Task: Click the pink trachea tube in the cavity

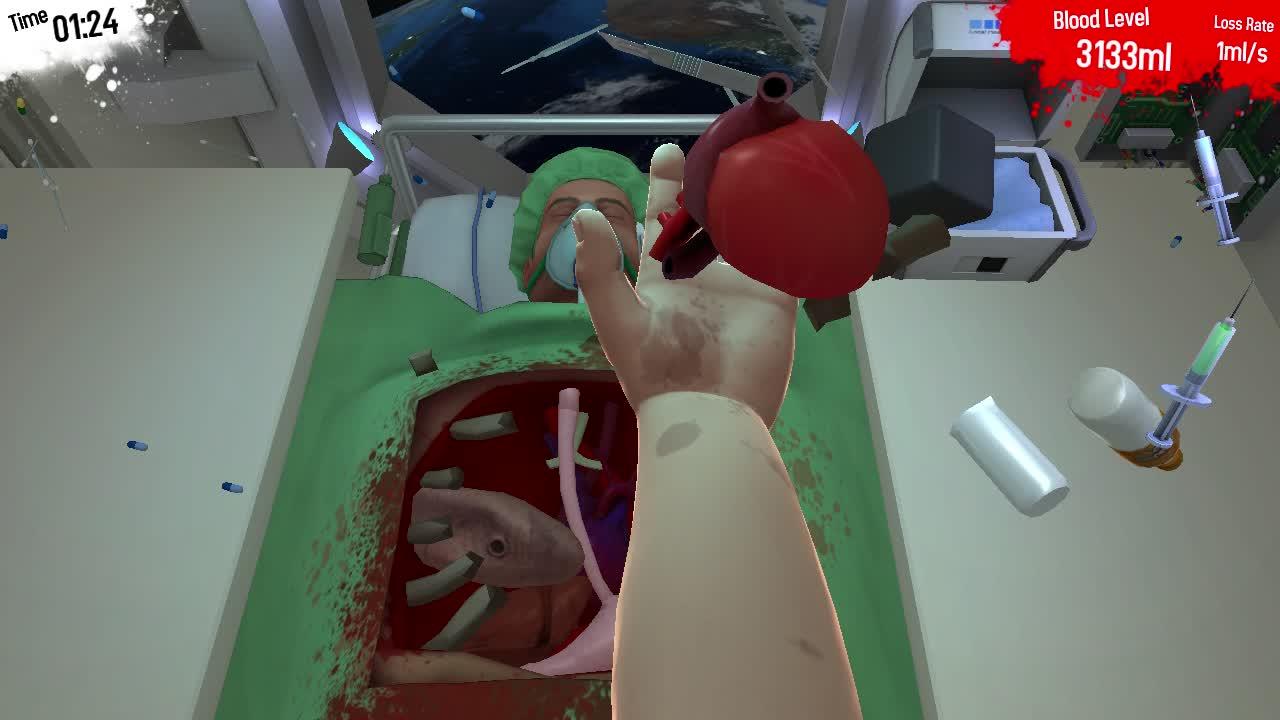Action: (570, 470)
